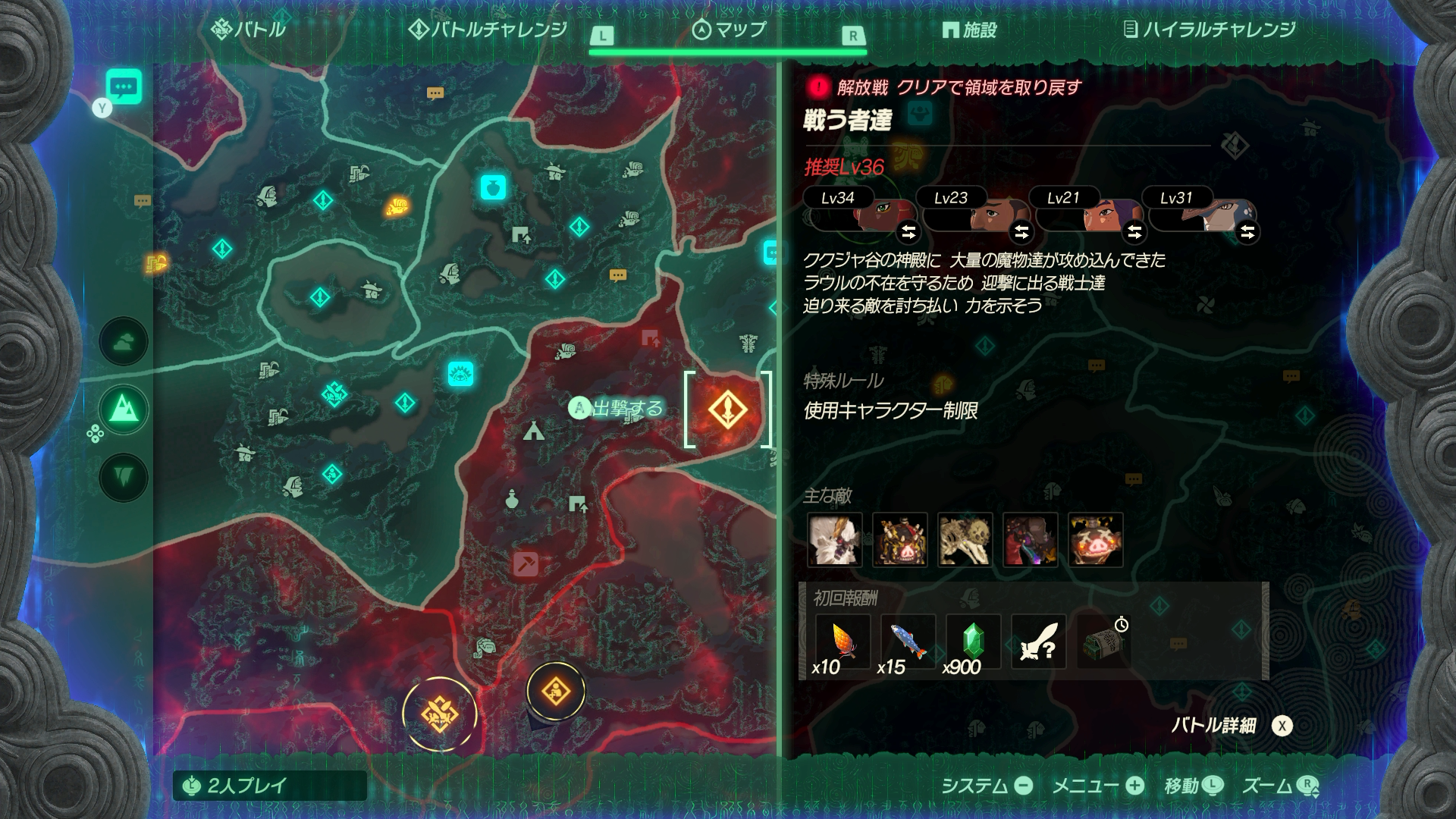Image resolution: width=1456 pixels, height=819 pixels.
Task: Switch to the sky layer map button
Action: 124,343
